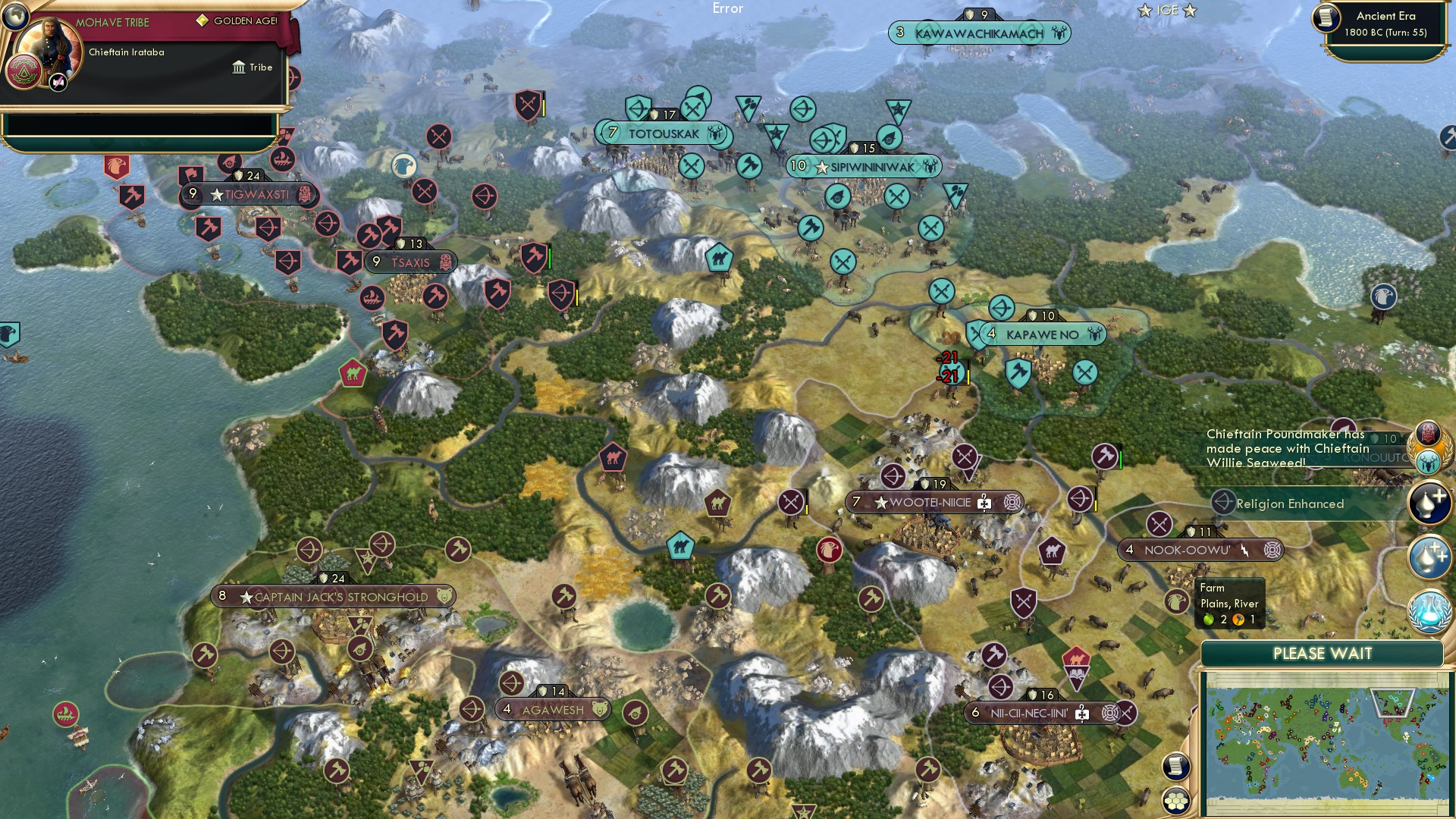The height and width of the screenshot is (819, 1456).
Task: Open the notification log scroll beside the minimap
Action: (x=1175, y=767)
